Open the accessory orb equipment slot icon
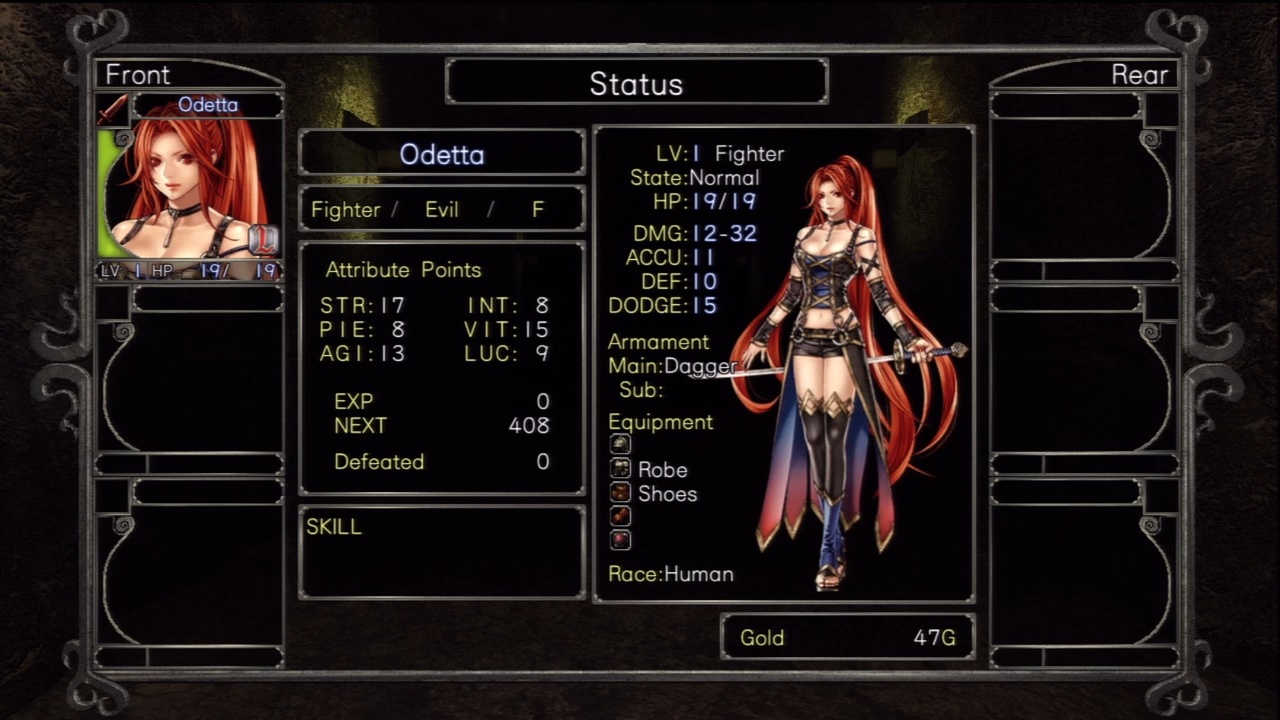 click(x=620, y=540)
